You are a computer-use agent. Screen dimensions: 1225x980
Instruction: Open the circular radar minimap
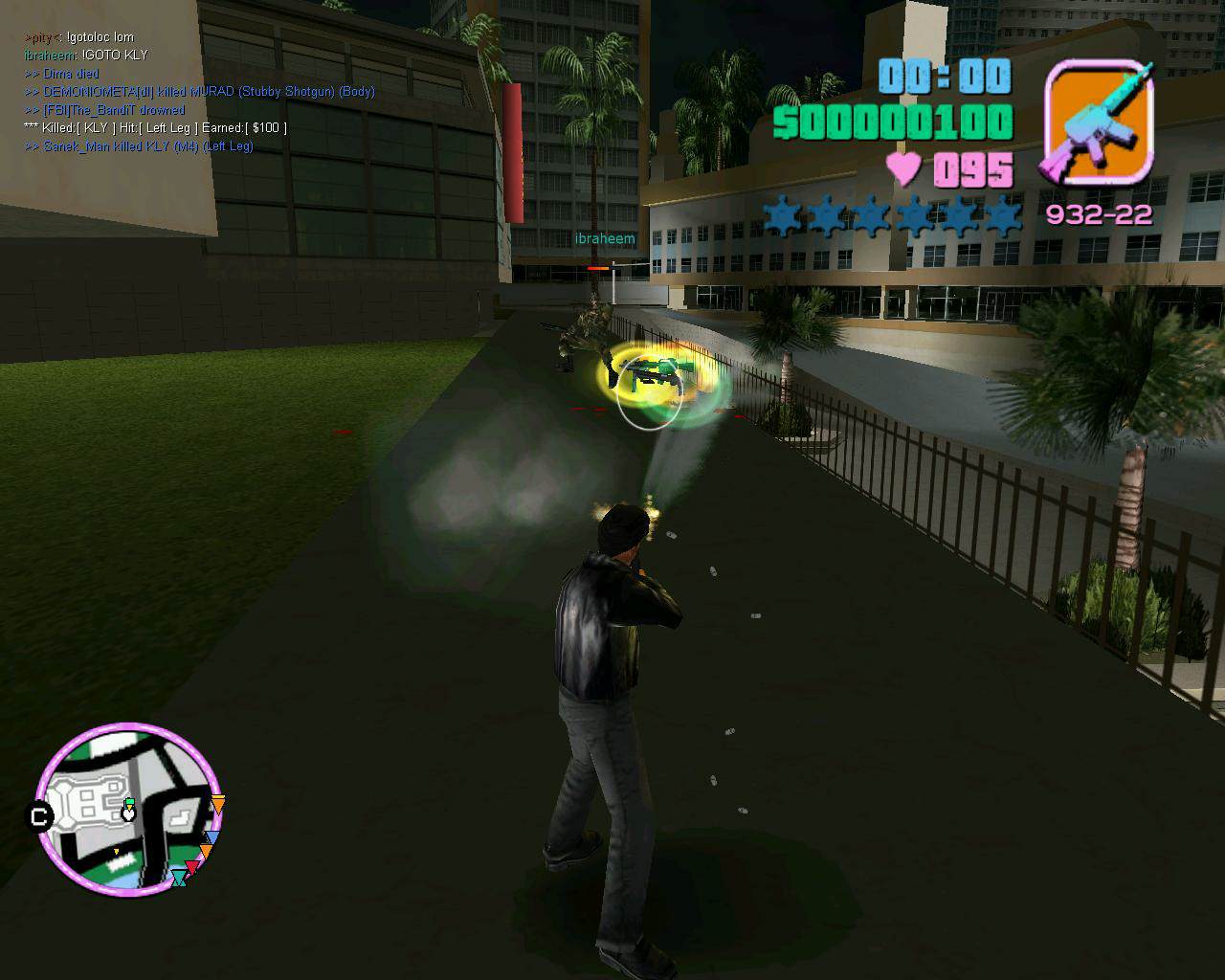point(128,810)
